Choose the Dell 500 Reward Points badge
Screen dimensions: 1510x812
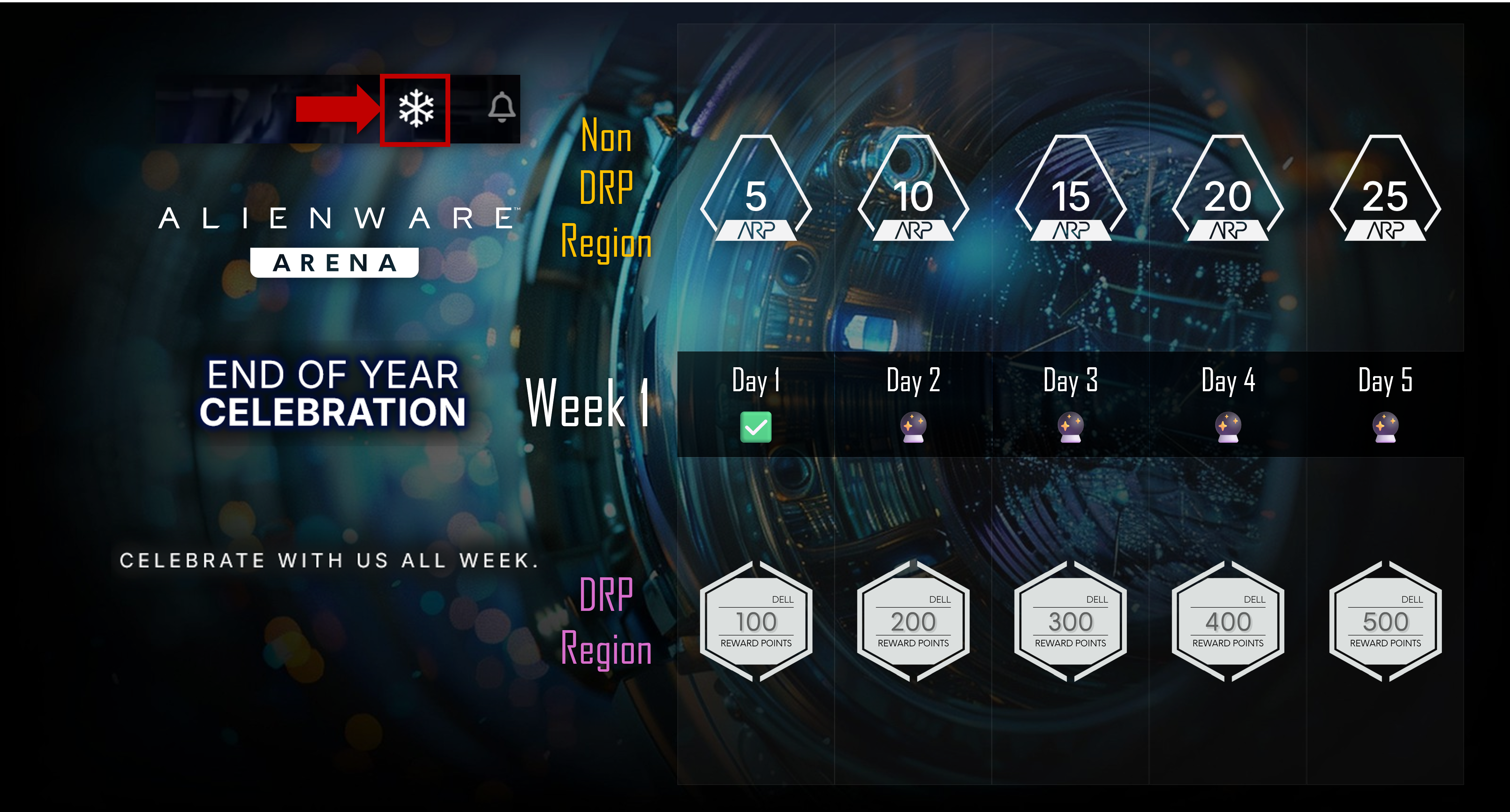point(1385,622)
